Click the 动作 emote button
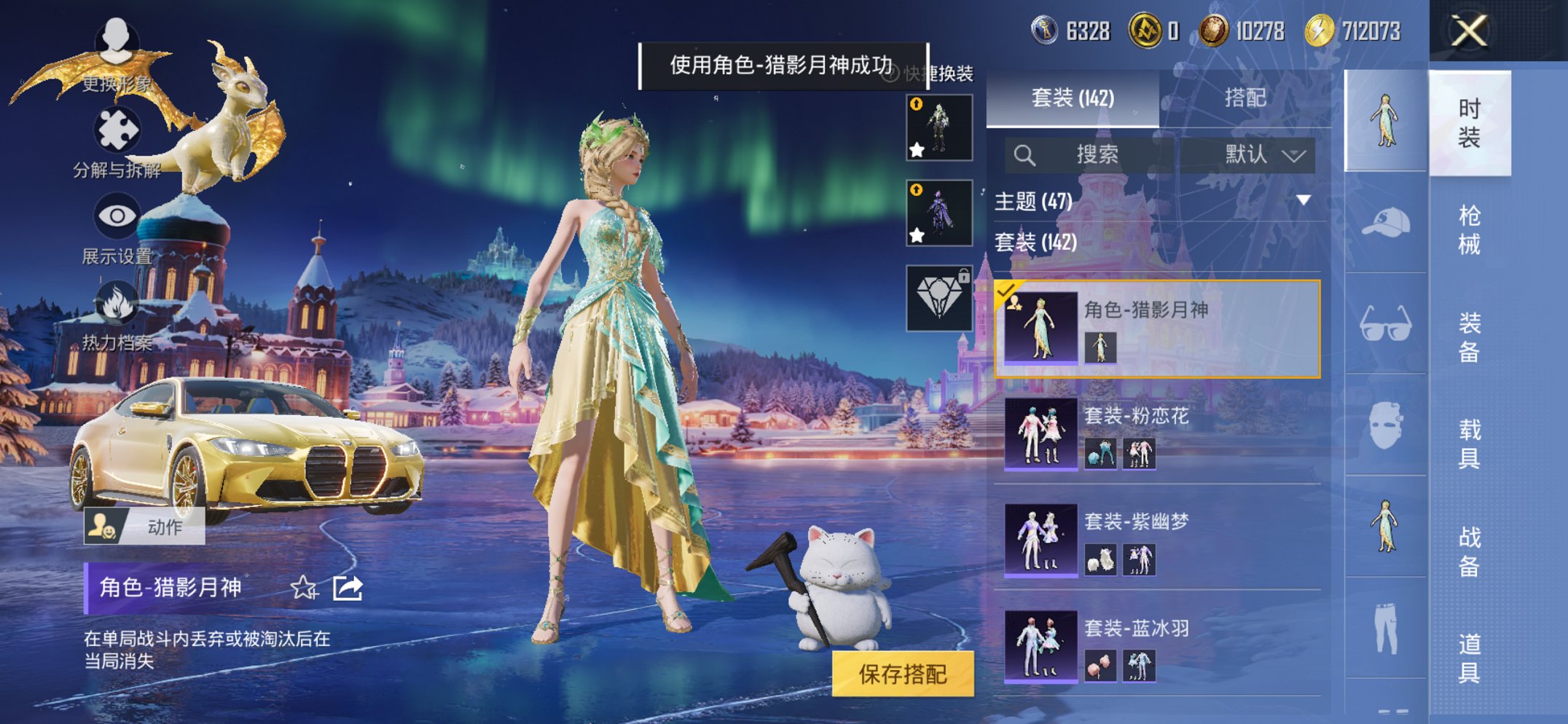Image resolution: width=1568 pixels, height=724 pixels. (x=144, y=527)
